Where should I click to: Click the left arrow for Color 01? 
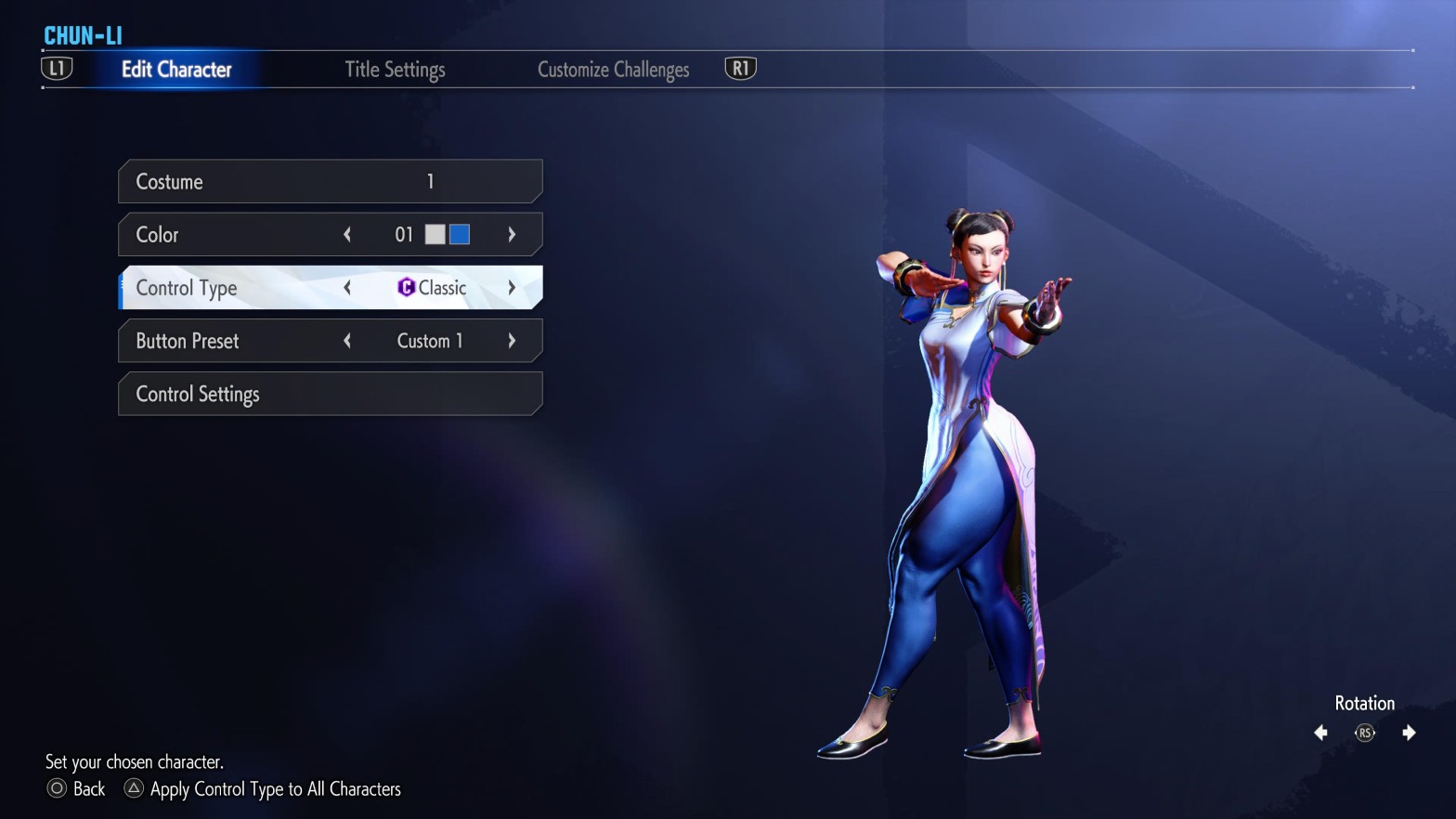click(346, 234)
